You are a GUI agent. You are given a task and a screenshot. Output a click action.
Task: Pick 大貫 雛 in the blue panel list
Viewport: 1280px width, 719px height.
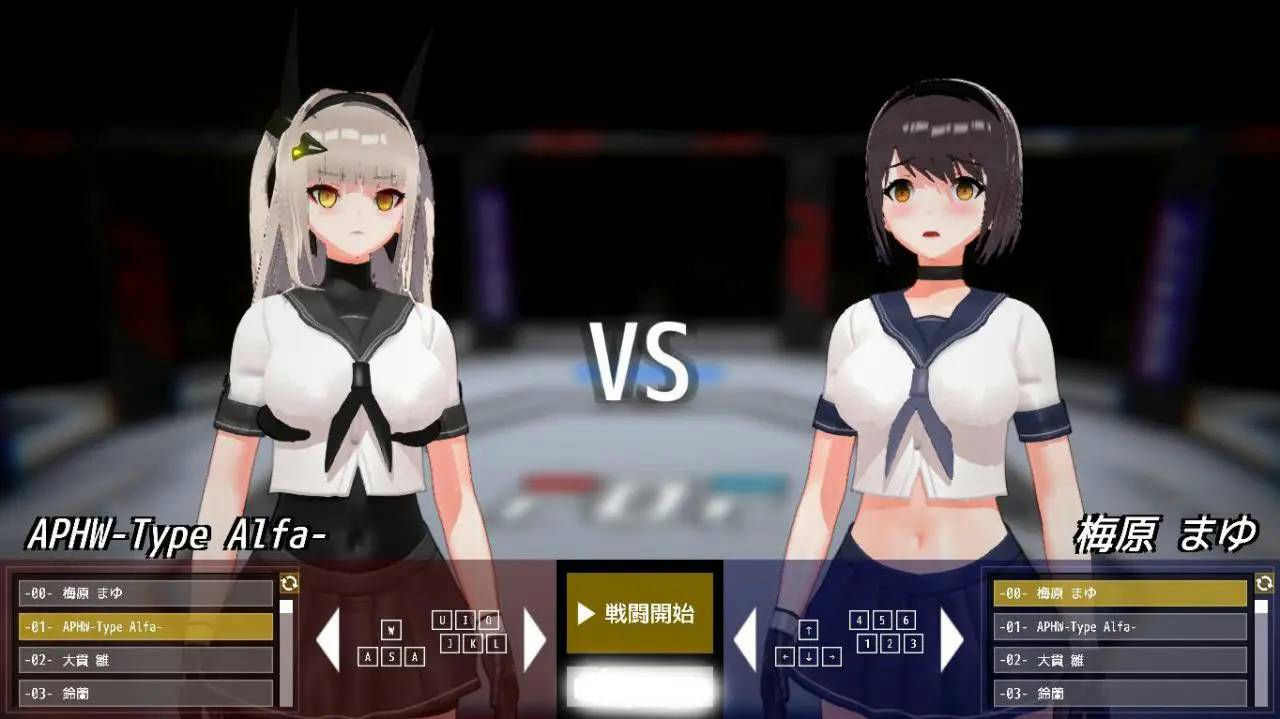point(1120,660)
